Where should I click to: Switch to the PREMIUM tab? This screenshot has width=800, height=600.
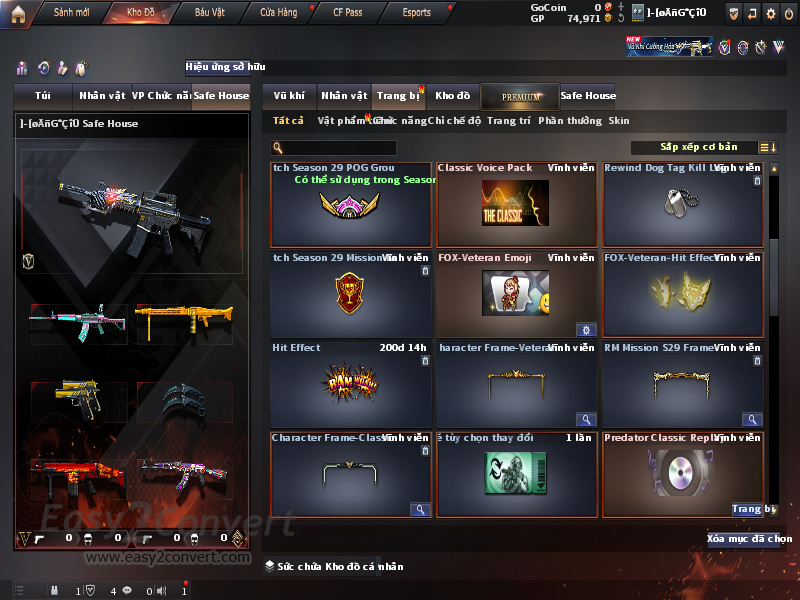point(520,96)
